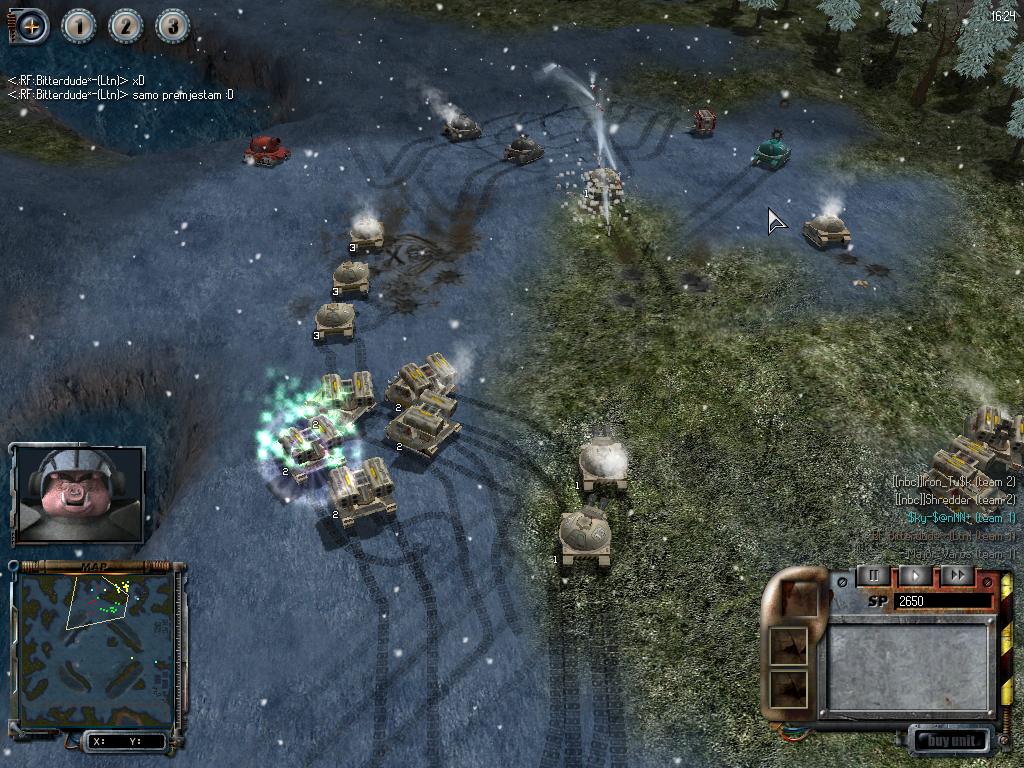The width and height of the screenshot is (1024, 768).
Task: Select control group 2 button
Action: point(126,26)
